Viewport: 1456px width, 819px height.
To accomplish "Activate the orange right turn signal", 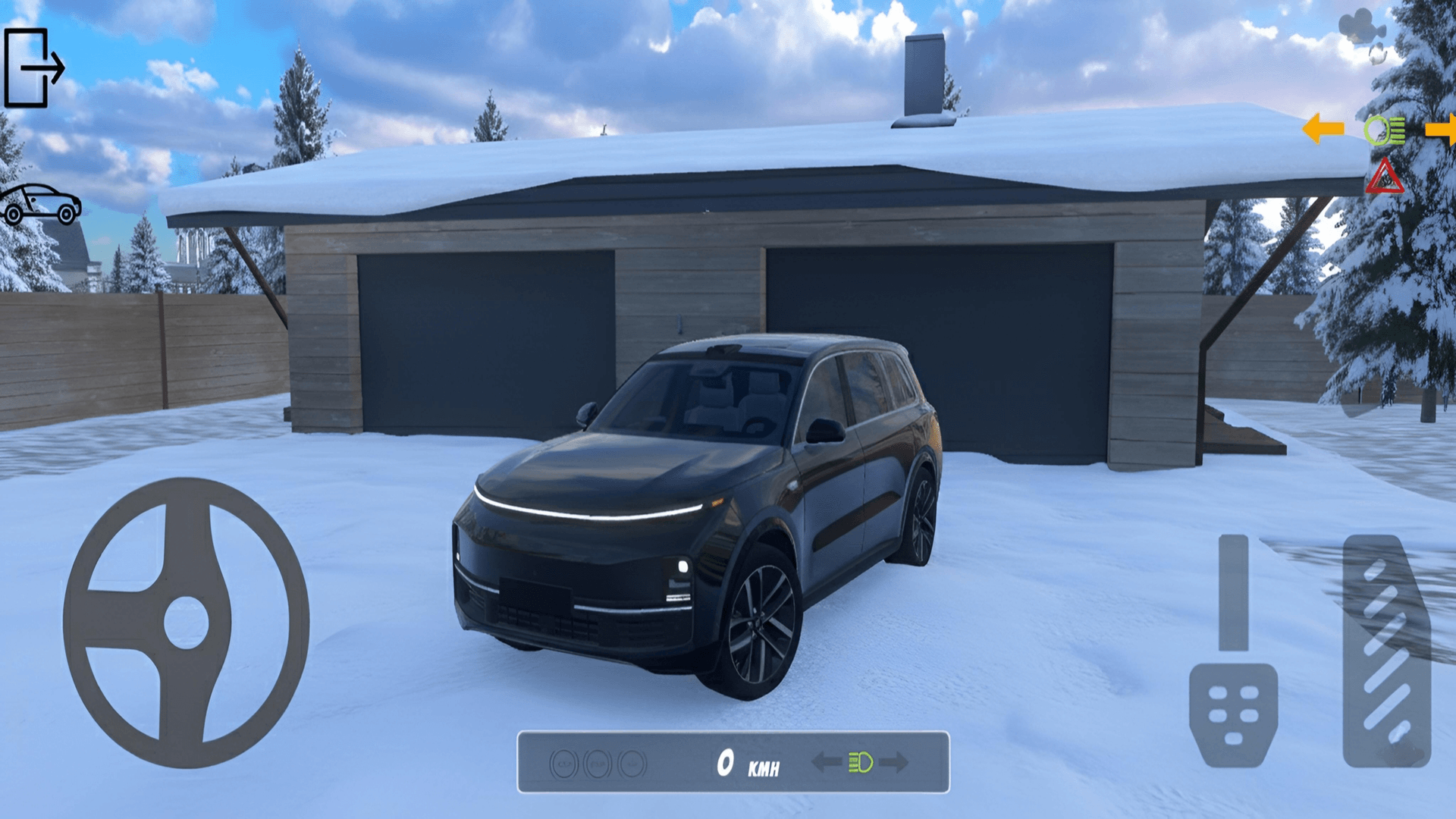I will [x=1441, y=129].
